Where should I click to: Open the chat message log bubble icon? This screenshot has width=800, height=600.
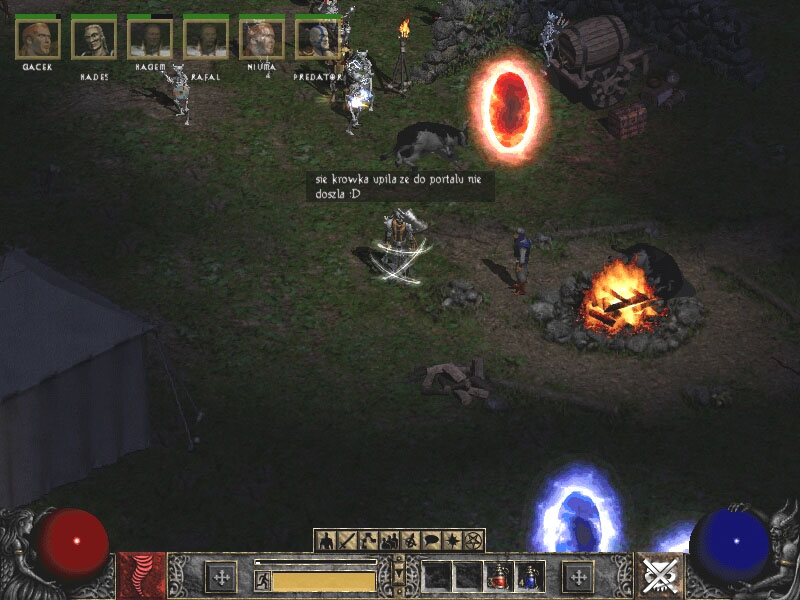(431, 541)
